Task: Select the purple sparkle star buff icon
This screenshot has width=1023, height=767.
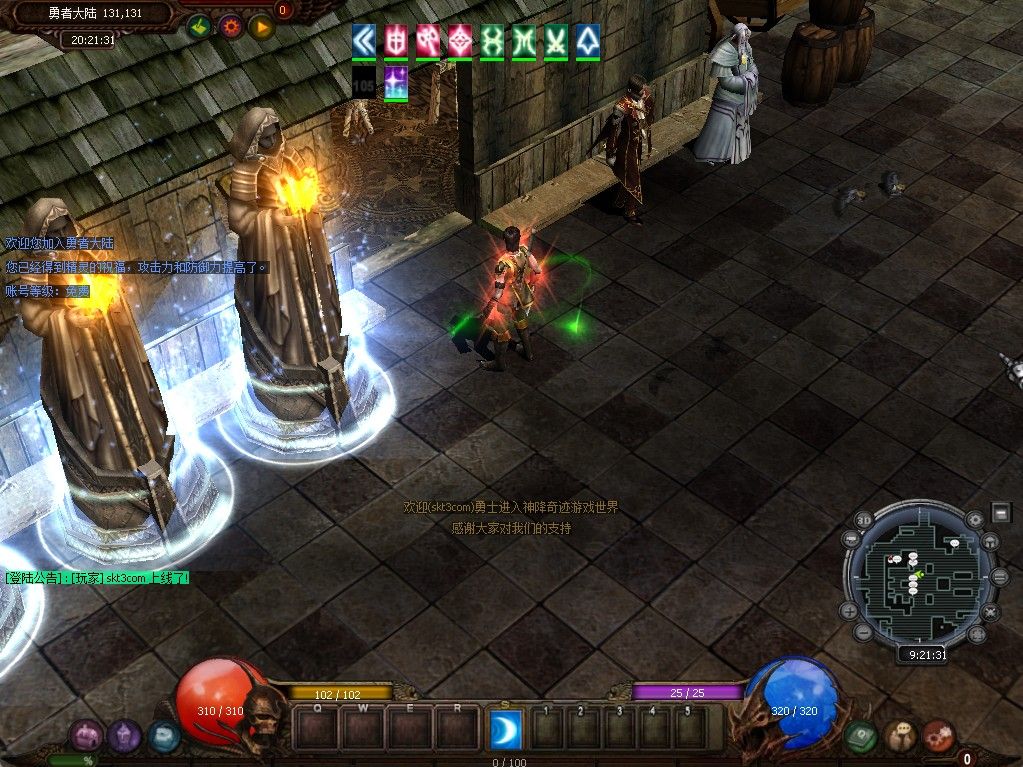Action: tap(396, 81)
